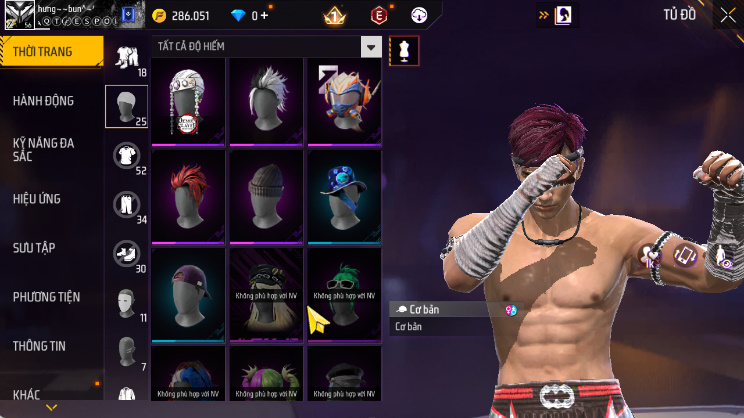
Task: Pick the blue galaxy bucket hat
Action: click(x=344, y=194)
